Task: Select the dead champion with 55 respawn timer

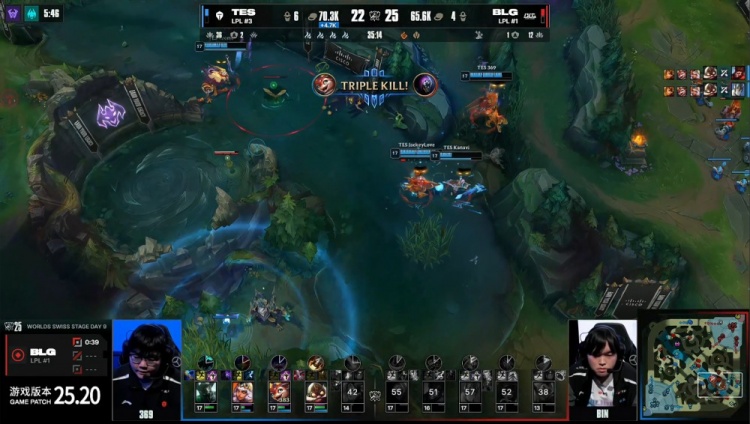Action: [x=397, y=393]
